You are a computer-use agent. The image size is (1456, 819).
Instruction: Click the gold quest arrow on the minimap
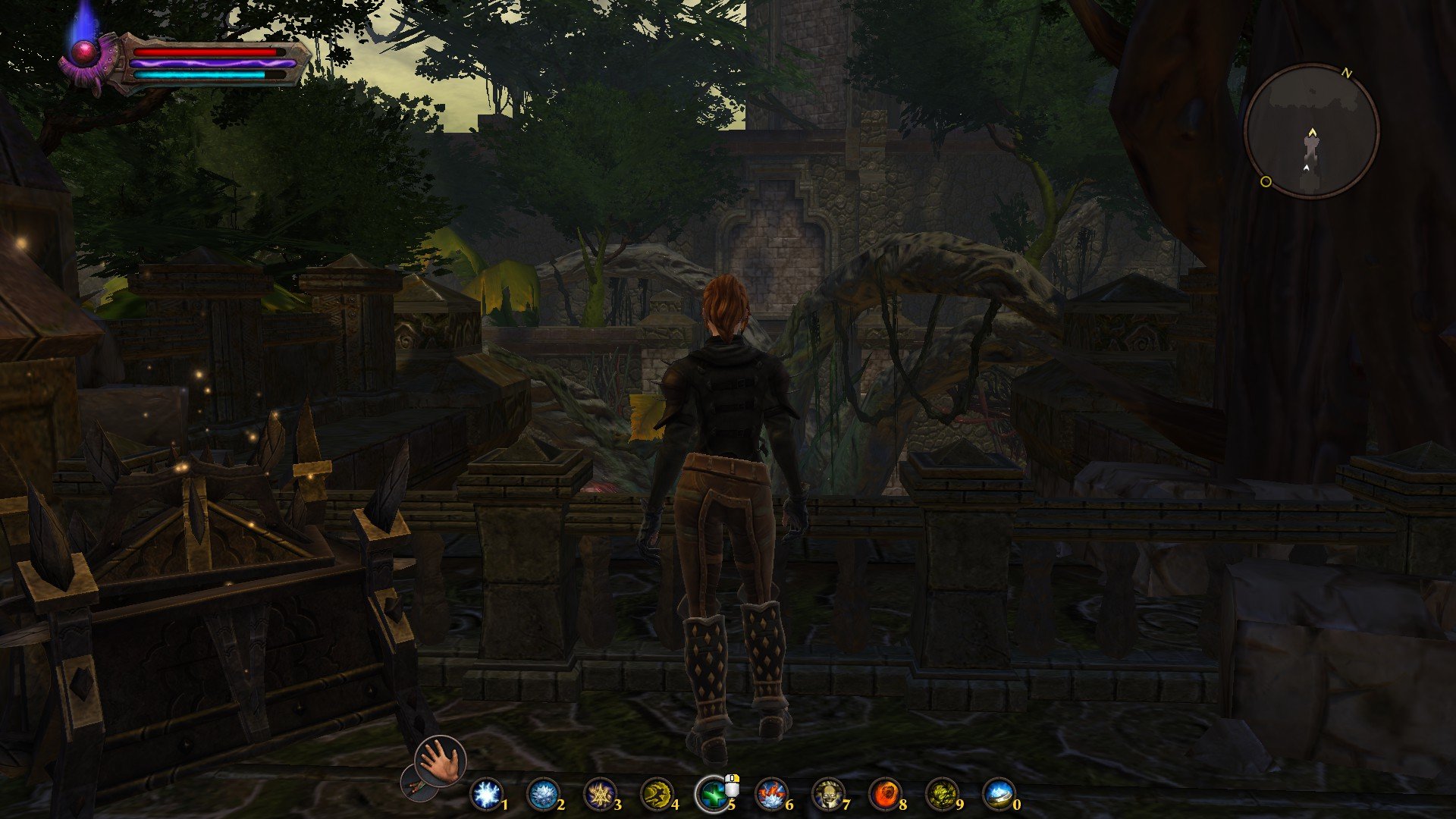click(1312, 133)
